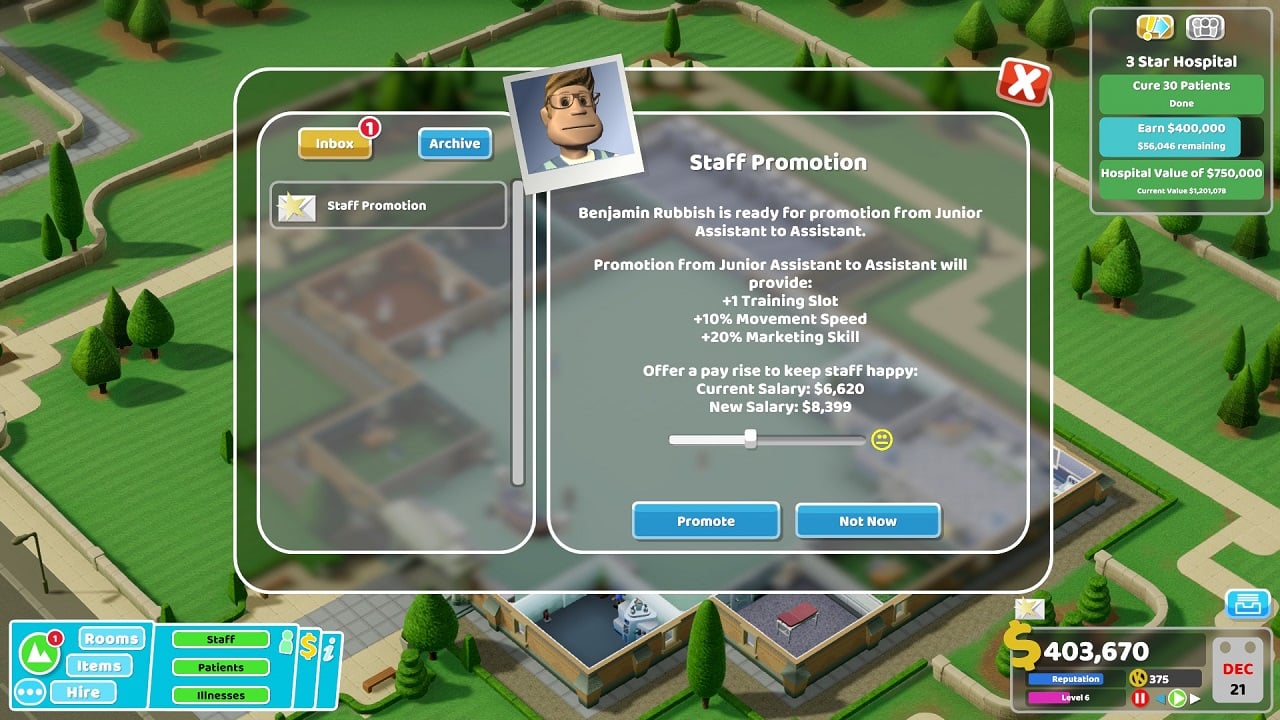Pause the game with the red button
The image size is (1280, 720).
pyautogui.click(x=1138, y=699)
